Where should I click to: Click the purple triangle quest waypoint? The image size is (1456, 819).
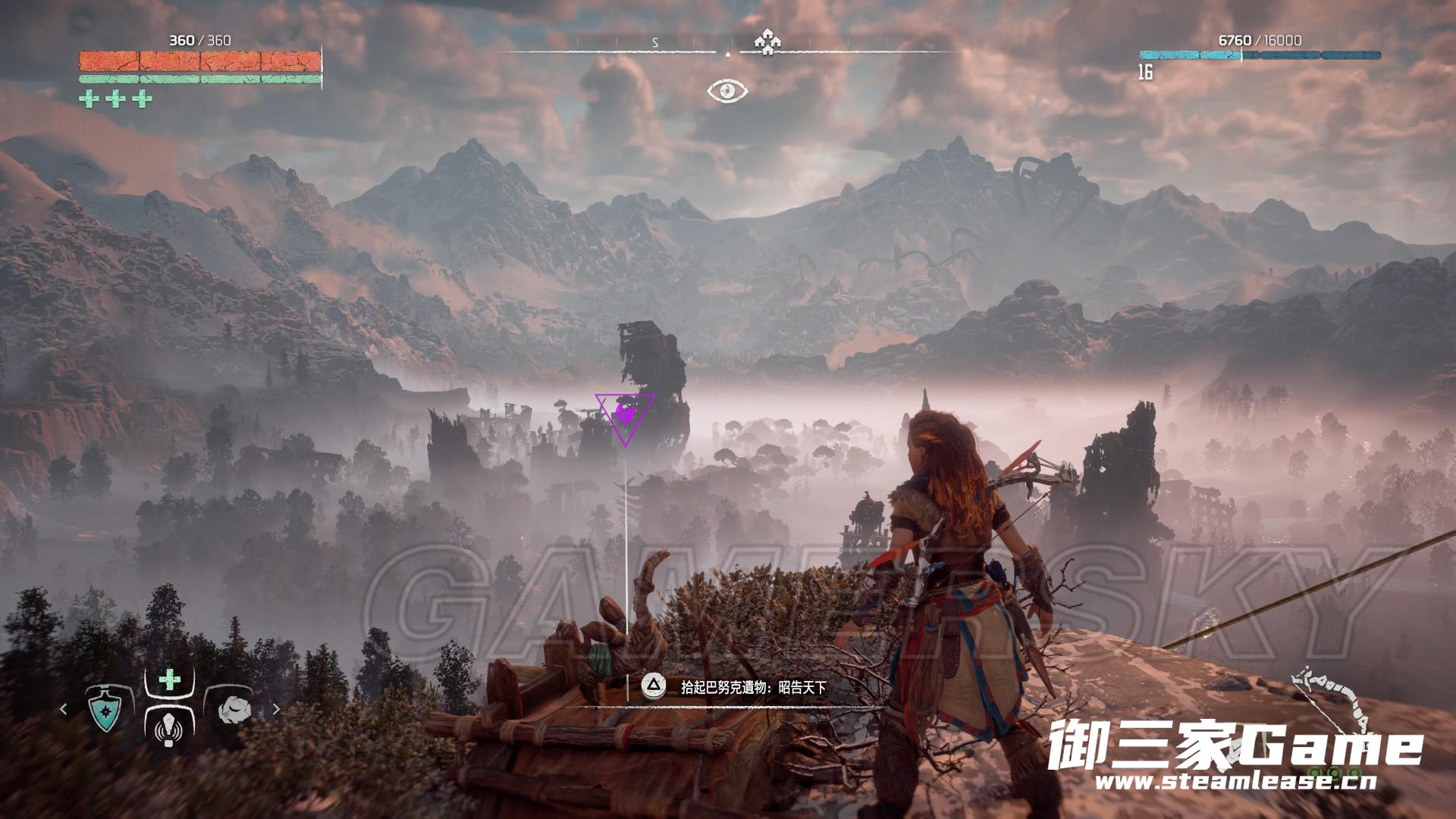coord(626,415)
